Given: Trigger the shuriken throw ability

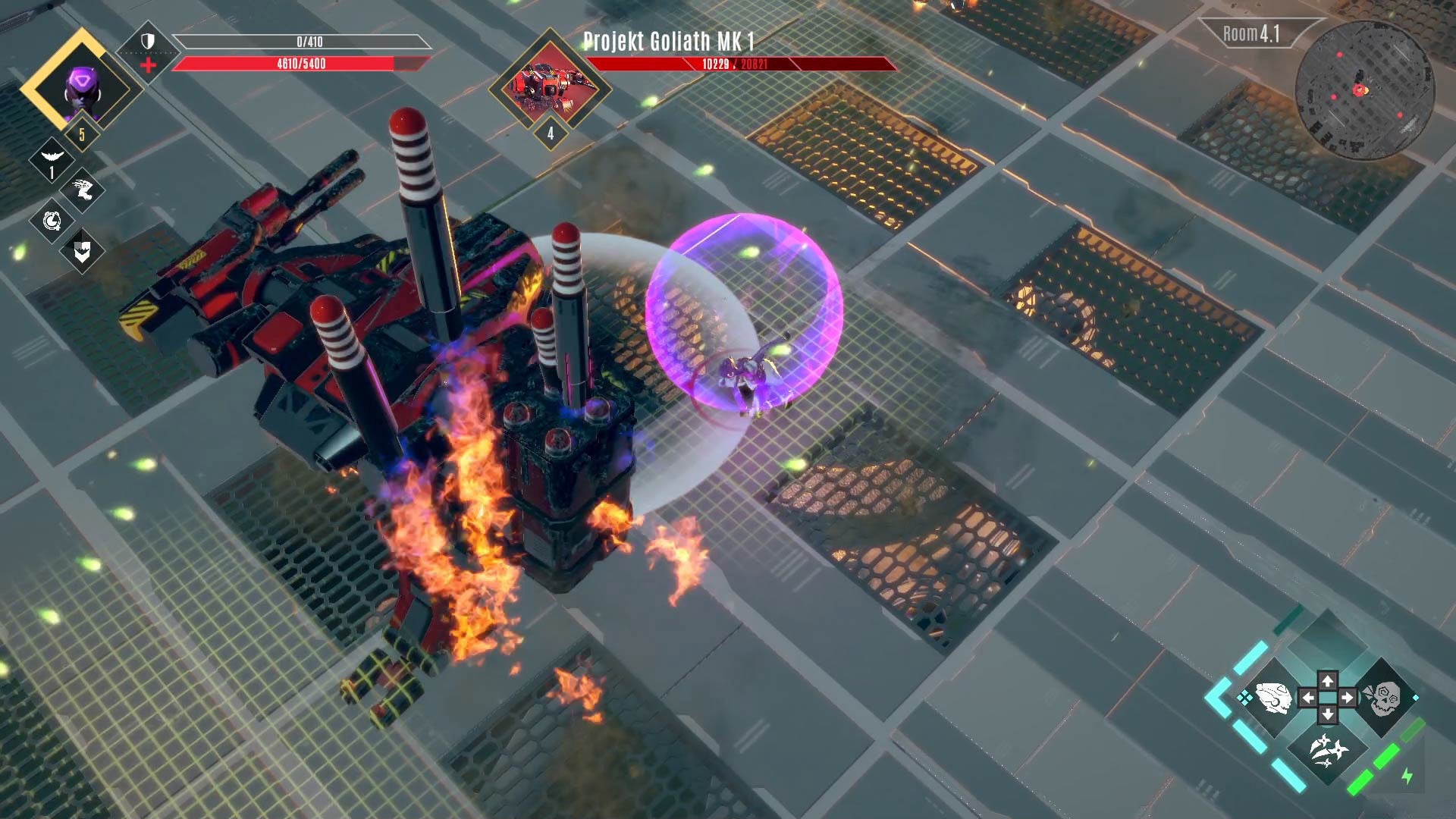Looking at the screenshot, I should coord(1328,751).
